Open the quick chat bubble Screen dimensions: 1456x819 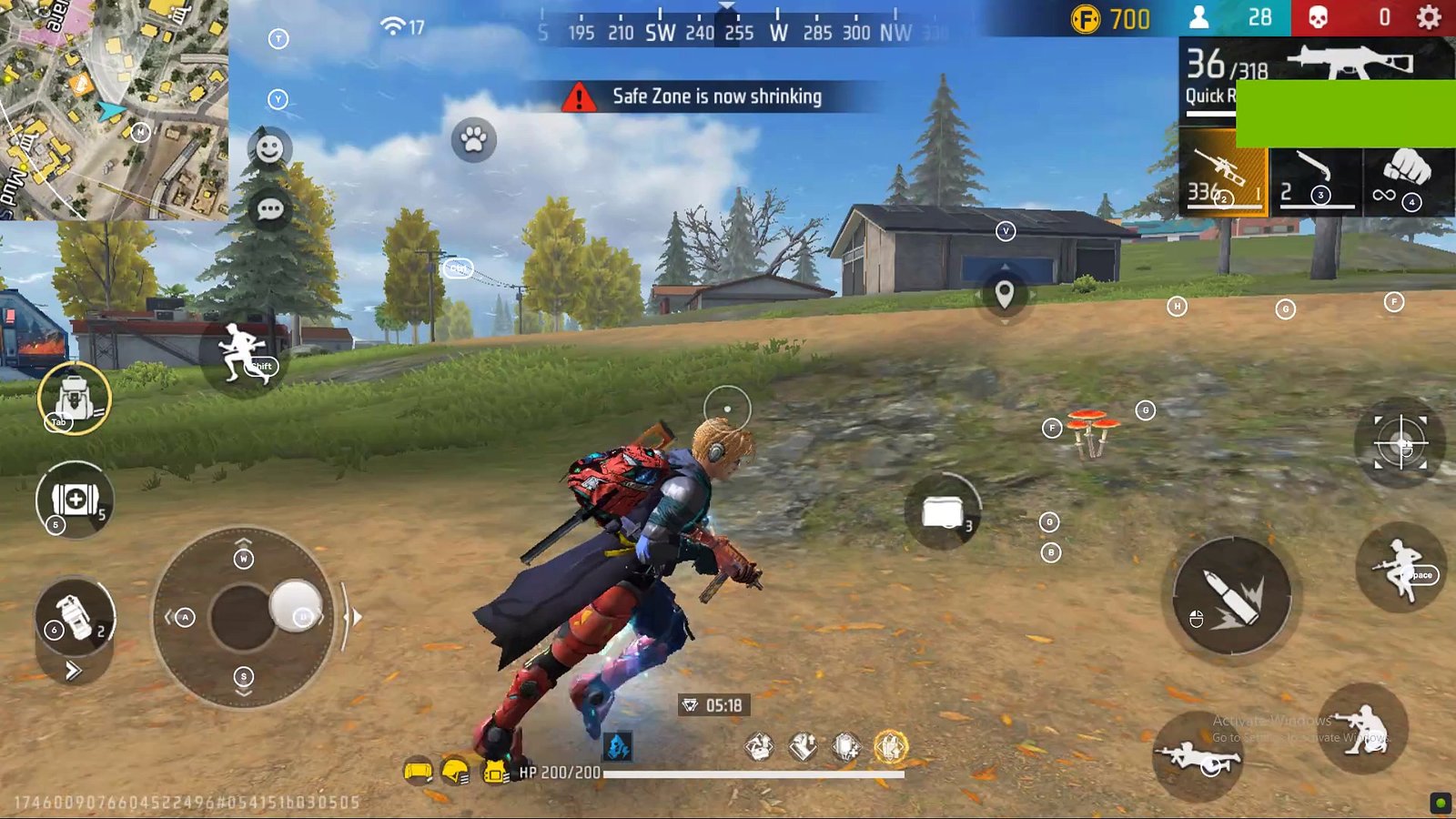(270, 209)
